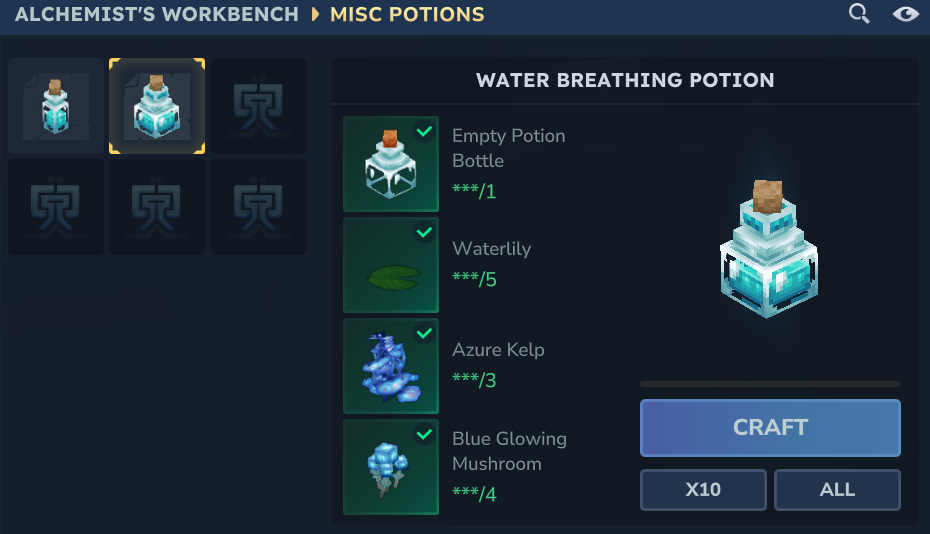Screen dimensions: 930x534
Task: Craft the Water Breathing Potion
Action: [770, 427]
